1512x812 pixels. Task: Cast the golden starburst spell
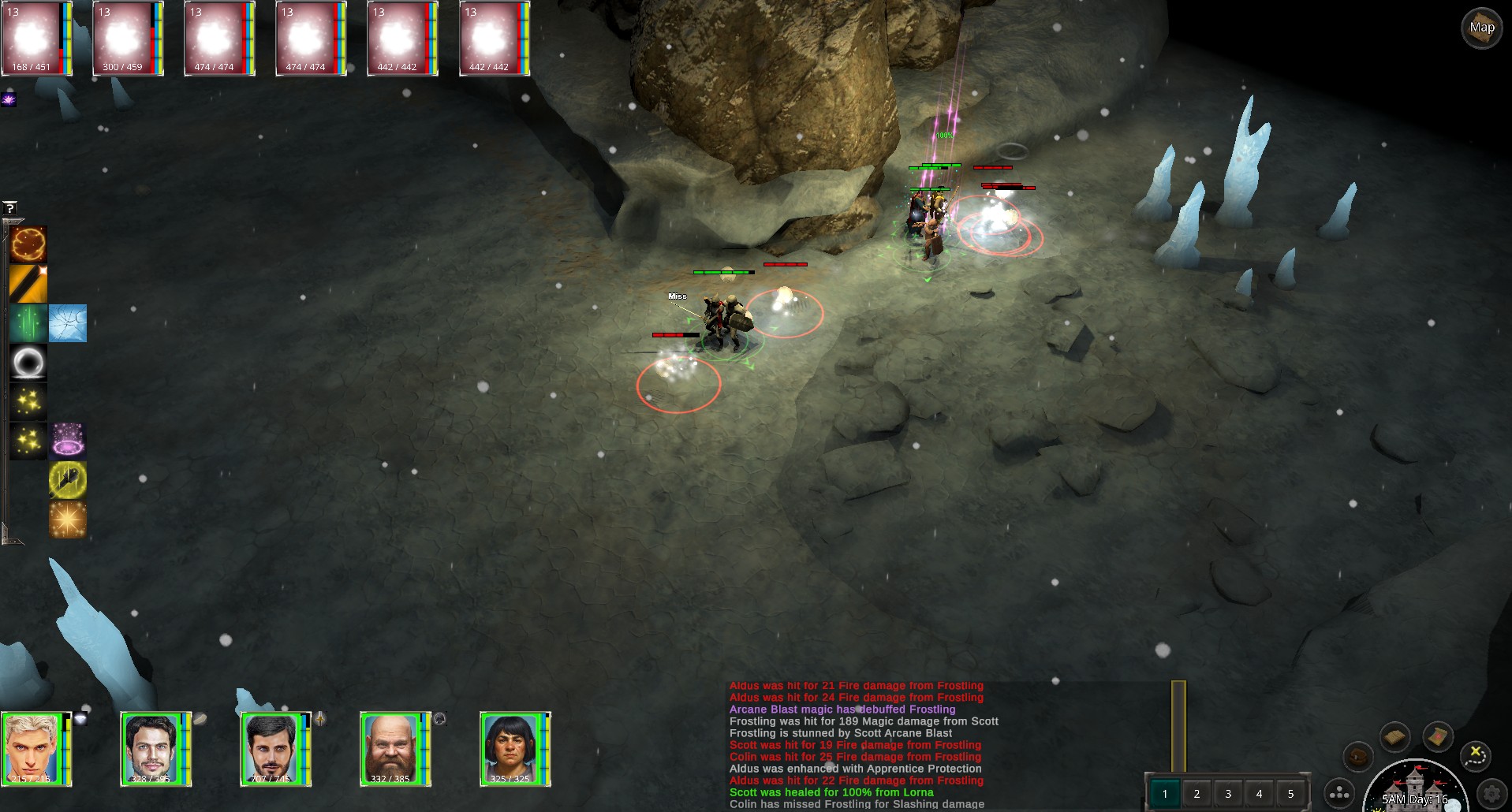pyautogui.click(x=68, y=520)
